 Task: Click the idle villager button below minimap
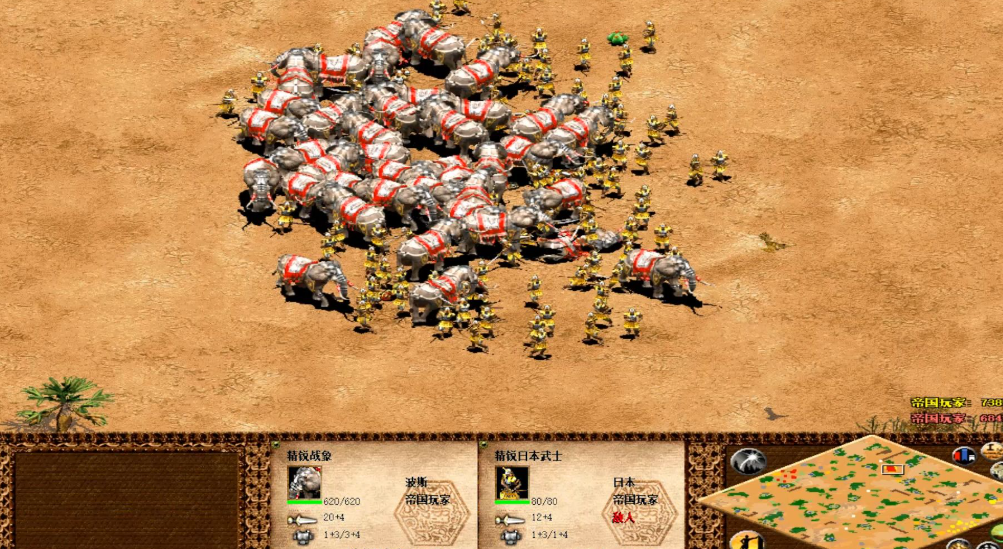[746, 541]
